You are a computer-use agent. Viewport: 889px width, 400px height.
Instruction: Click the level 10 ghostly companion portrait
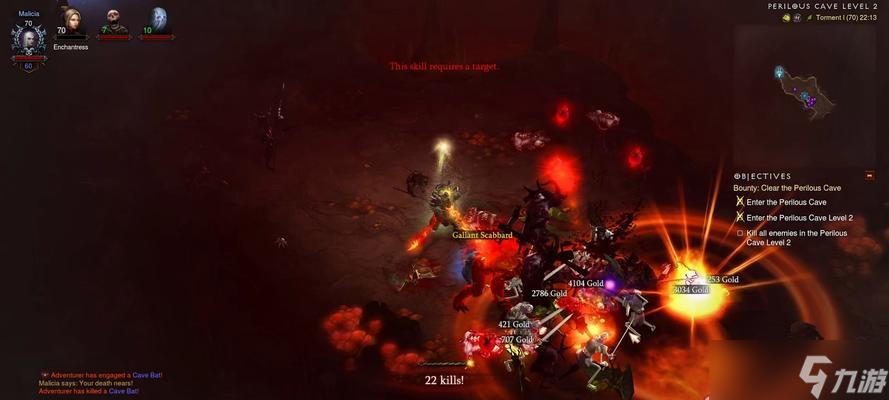click(157, 21)
